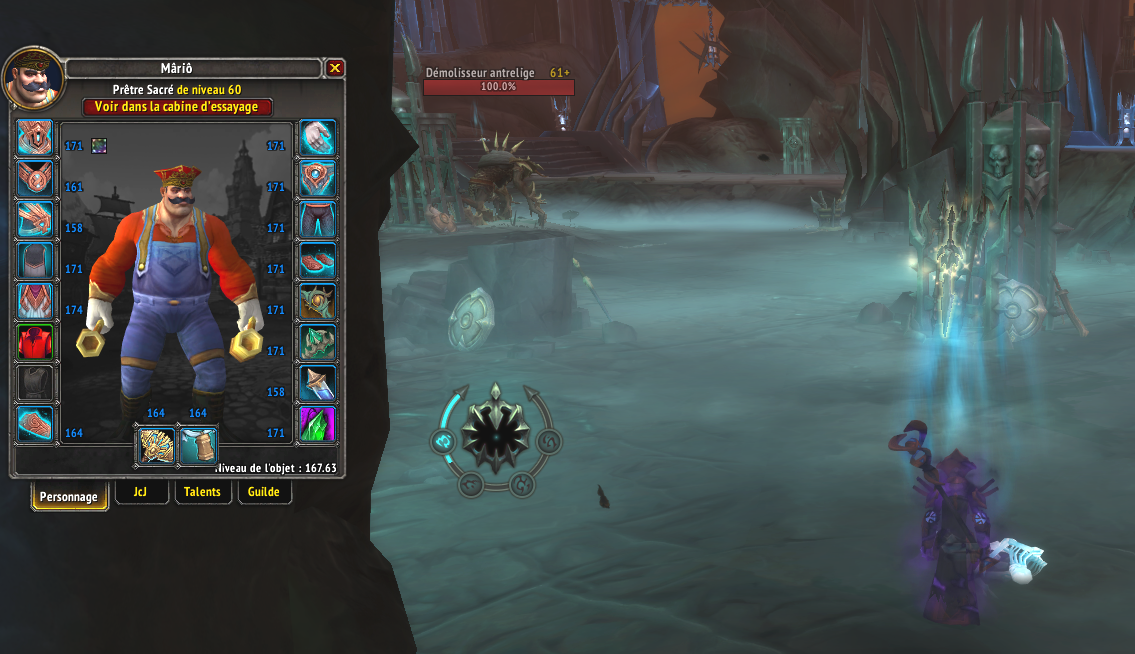Inspect the shoes equipment slot
1135x654 pixels.
[x=318, y=261]
